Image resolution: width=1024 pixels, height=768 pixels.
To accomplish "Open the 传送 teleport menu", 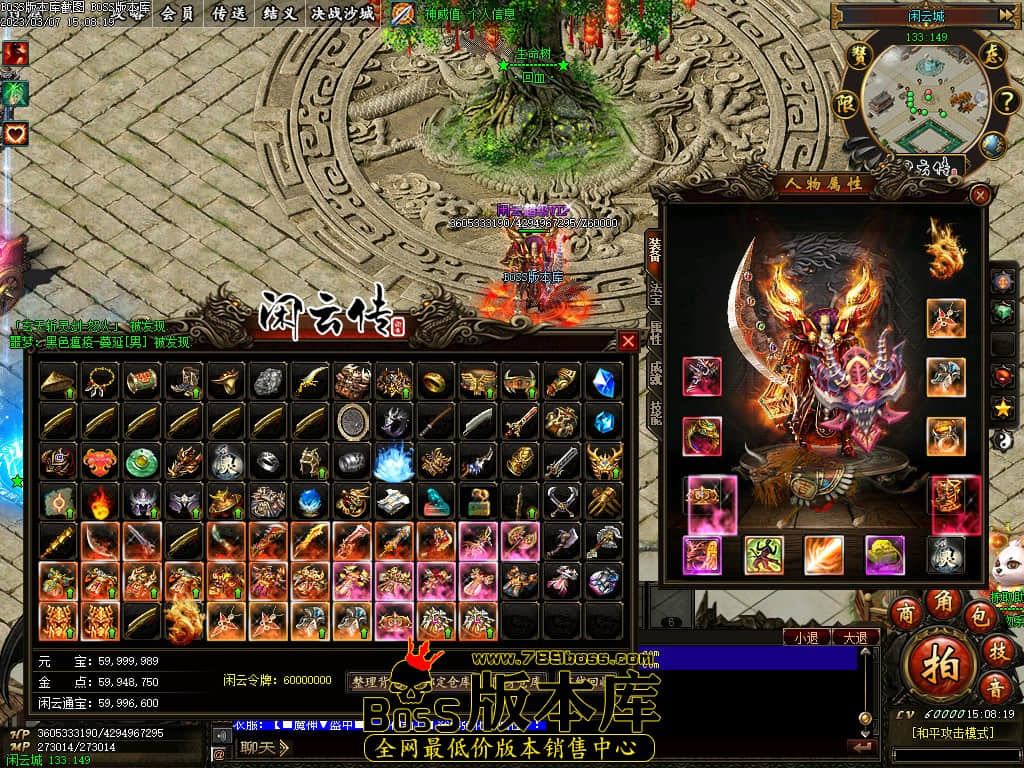I will [230, 14].
